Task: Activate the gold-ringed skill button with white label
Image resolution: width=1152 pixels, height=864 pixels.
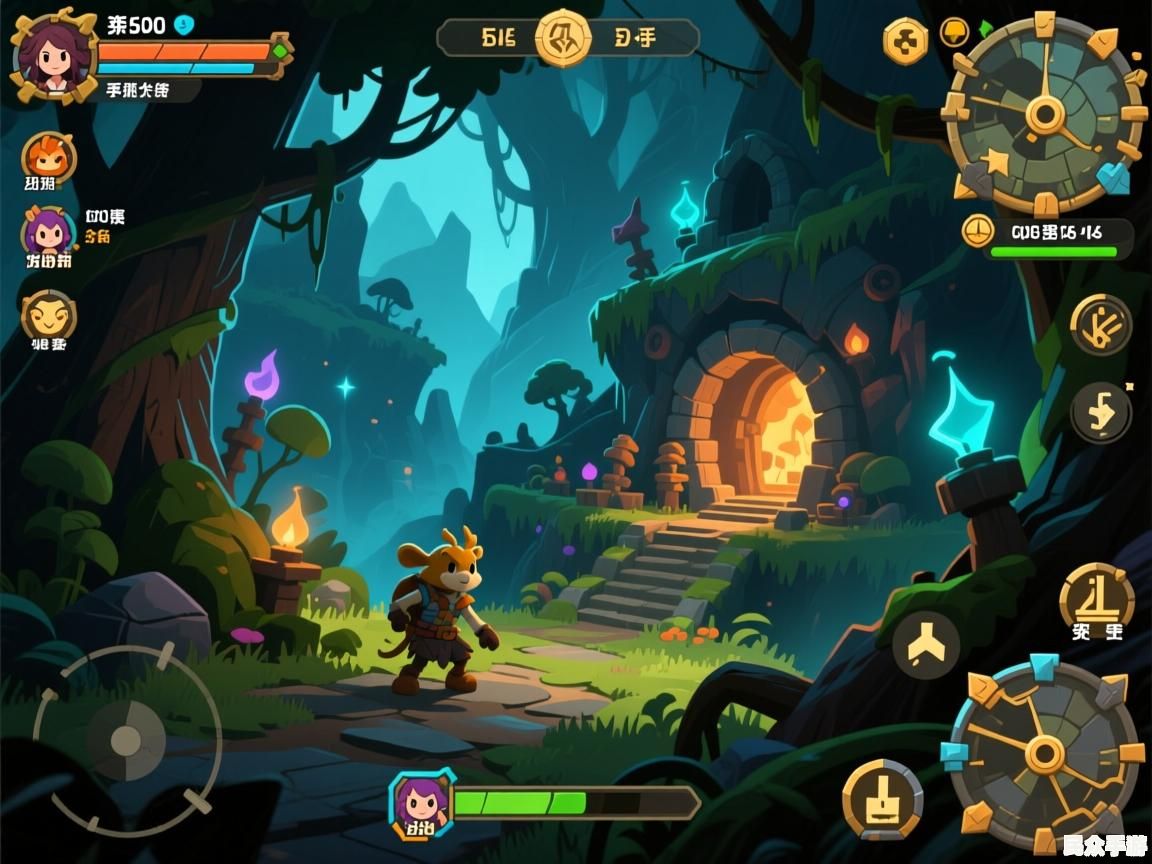Action: click(x=1097, y=598)
